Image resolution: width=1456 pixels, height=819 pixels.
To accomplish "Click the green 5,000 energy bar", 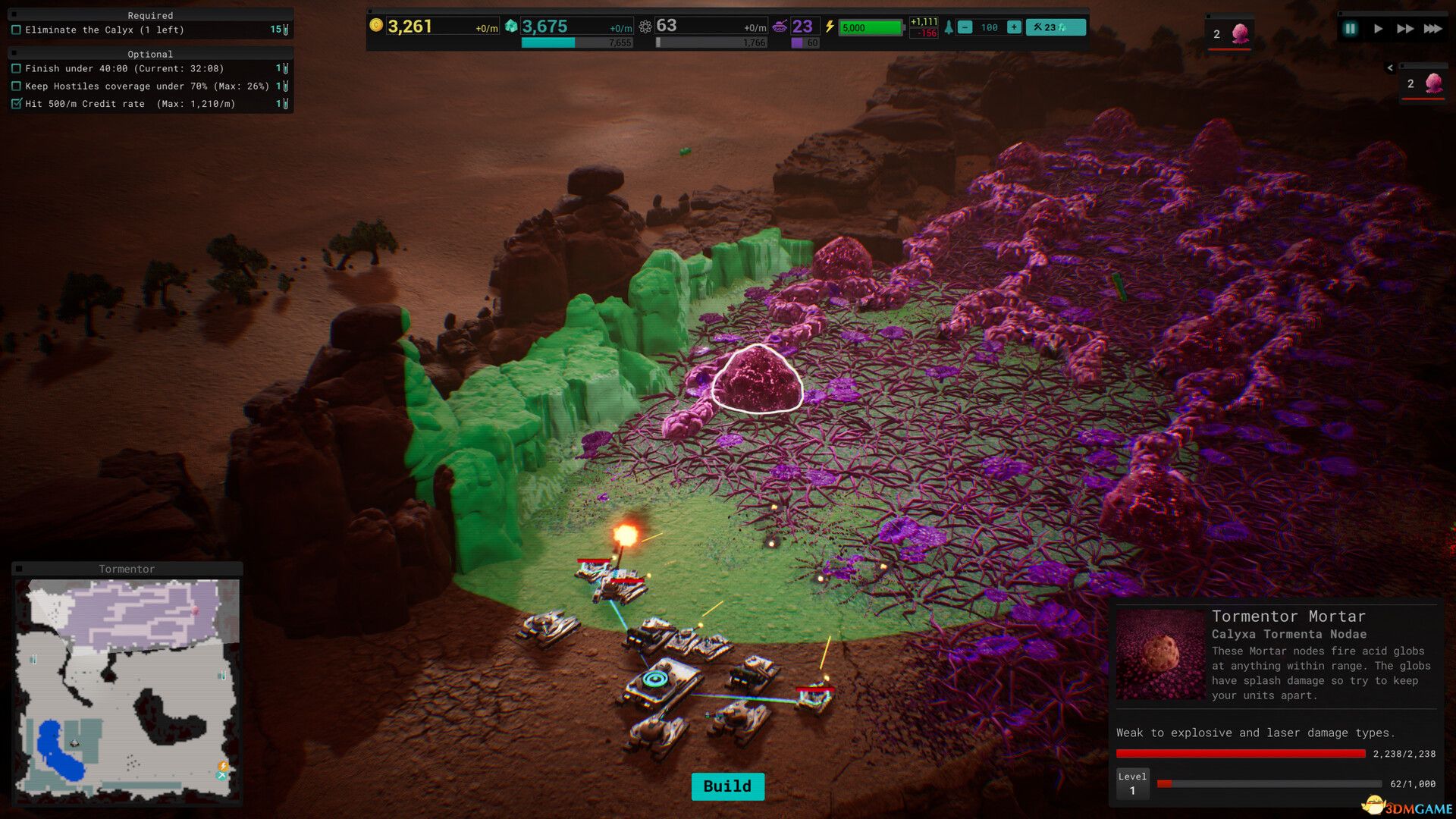I will (x=872, y=27).
